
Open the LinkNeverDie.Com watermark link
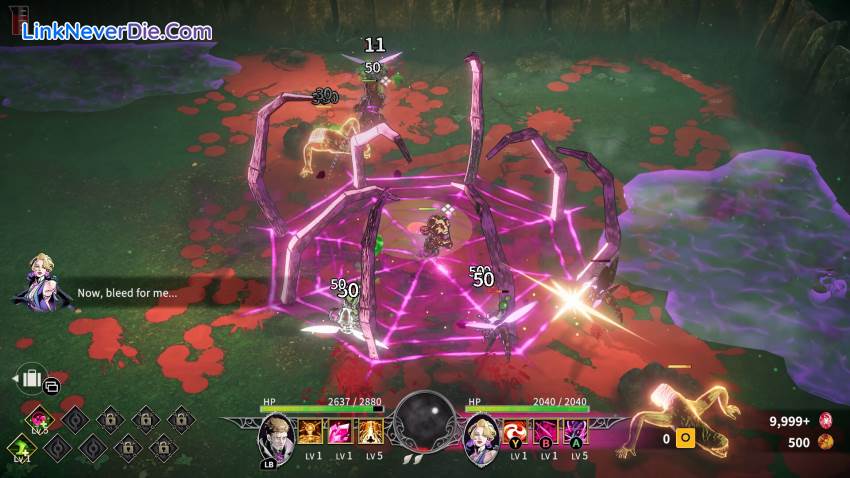coord(116,31)
